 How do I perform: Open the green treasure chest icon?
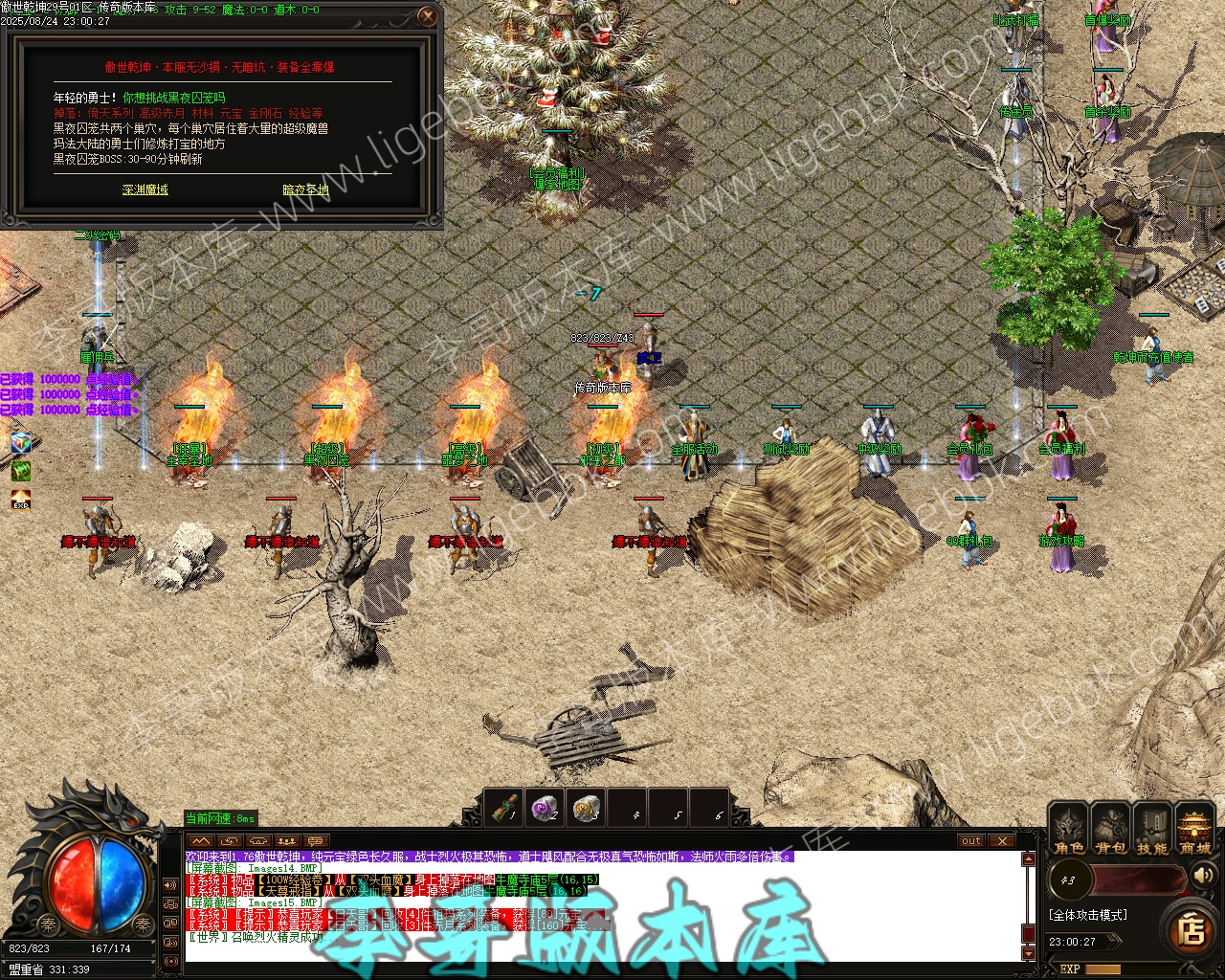click(21, 471)
